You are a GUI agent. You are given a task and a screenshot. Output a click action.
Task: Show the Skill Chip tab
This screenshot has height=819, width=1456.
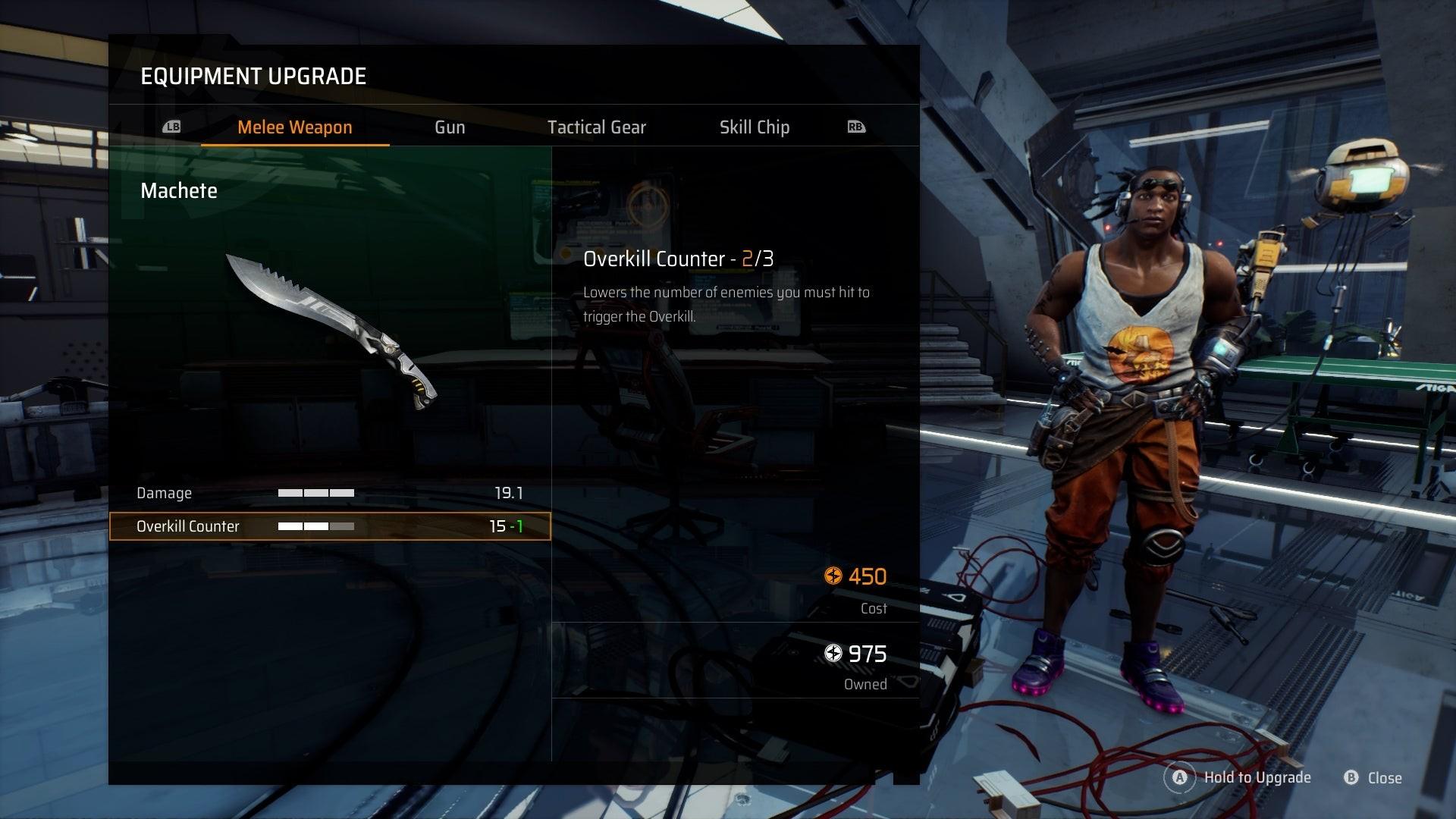754,127
